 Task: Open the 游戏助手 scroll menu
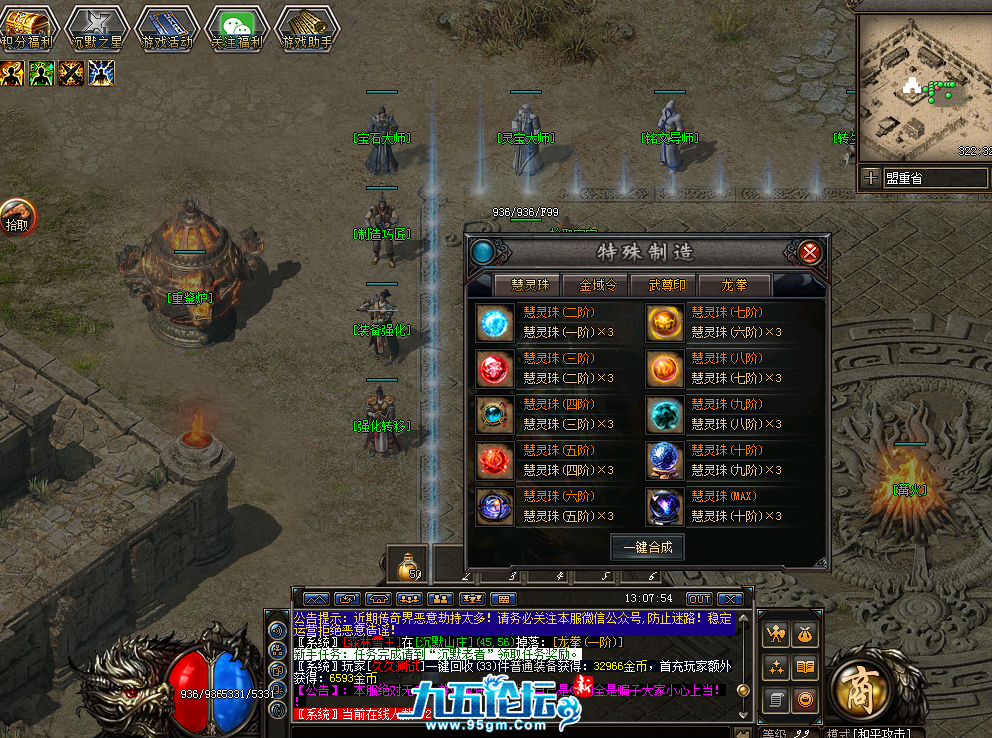(307, 28)
